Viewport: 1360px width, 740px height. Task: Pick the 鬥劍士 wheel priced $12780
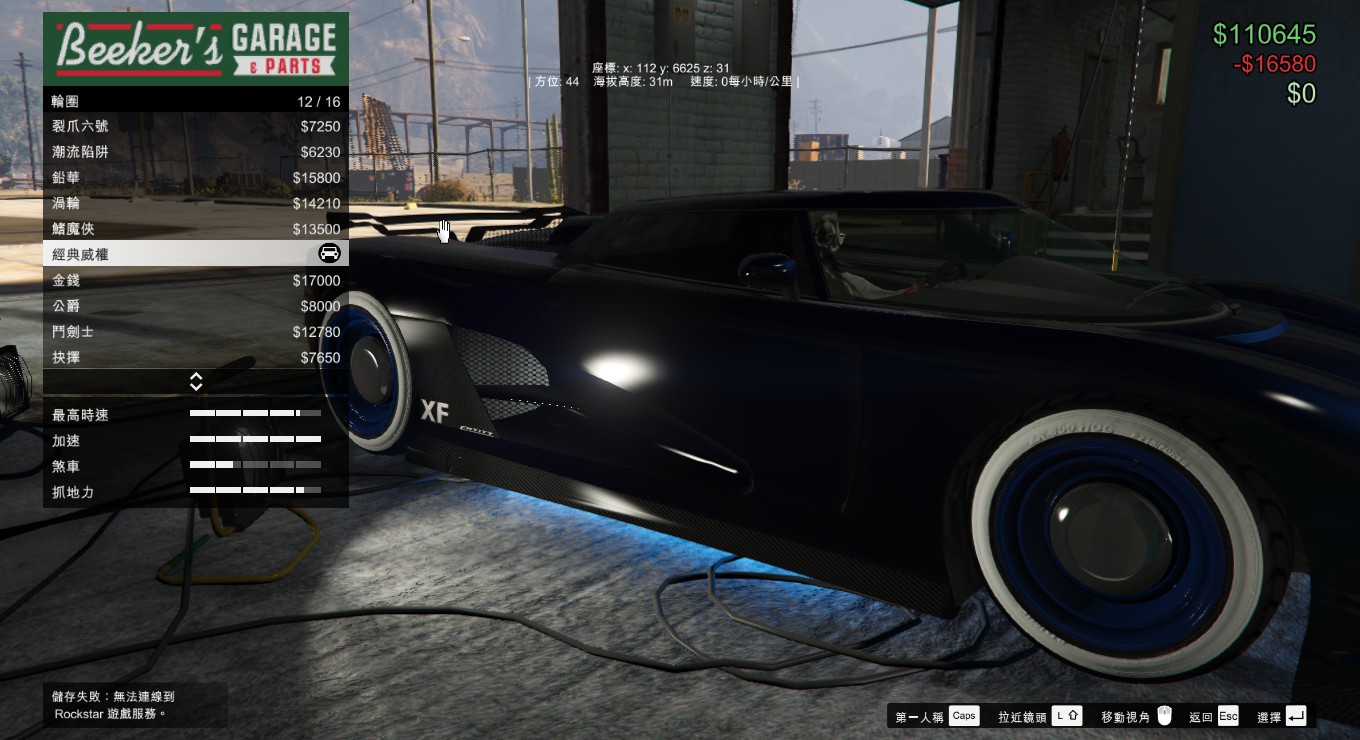[195, 332]
